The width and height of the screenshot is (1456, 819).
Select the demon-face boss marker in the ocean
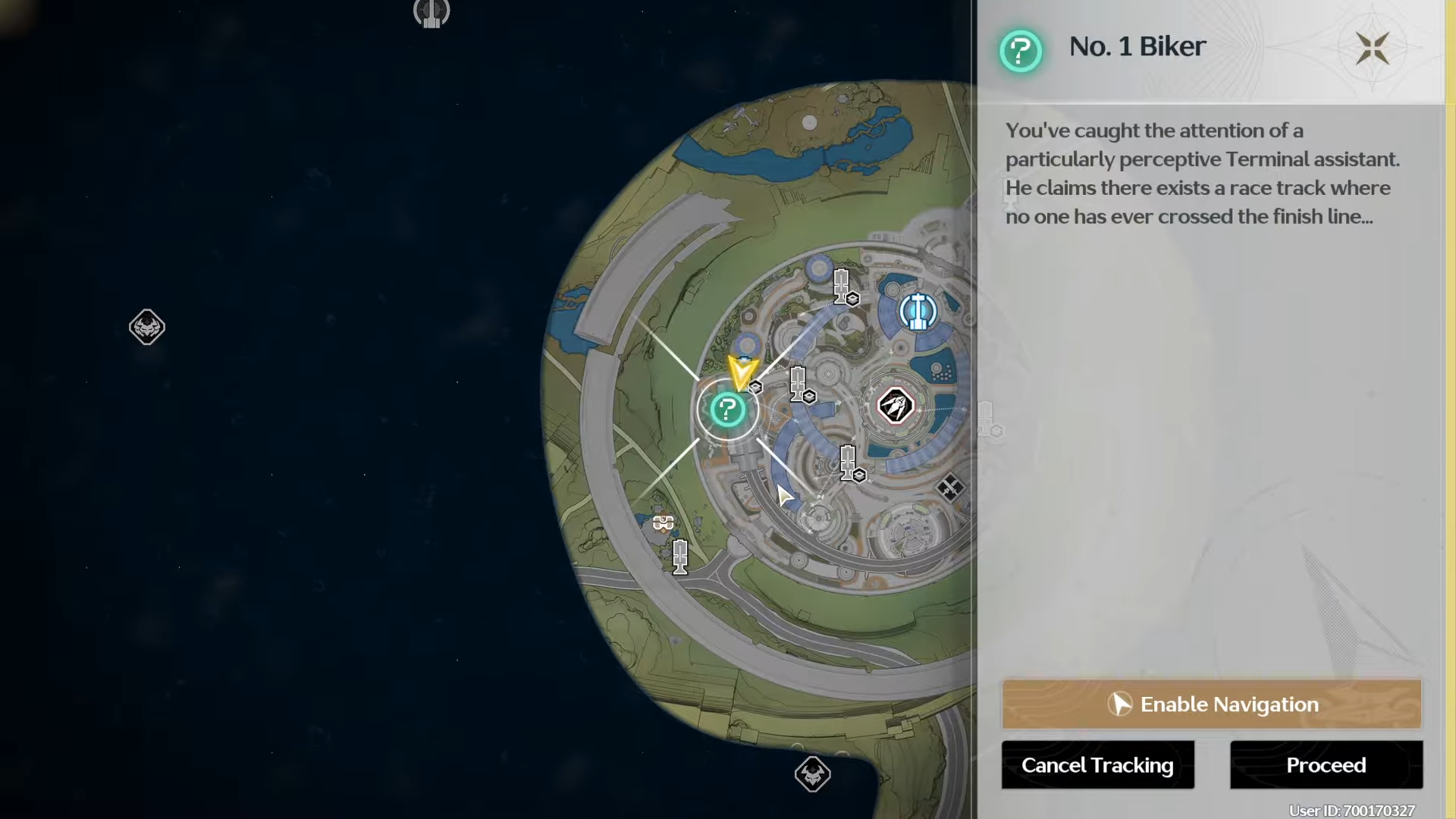click(147, 327)
